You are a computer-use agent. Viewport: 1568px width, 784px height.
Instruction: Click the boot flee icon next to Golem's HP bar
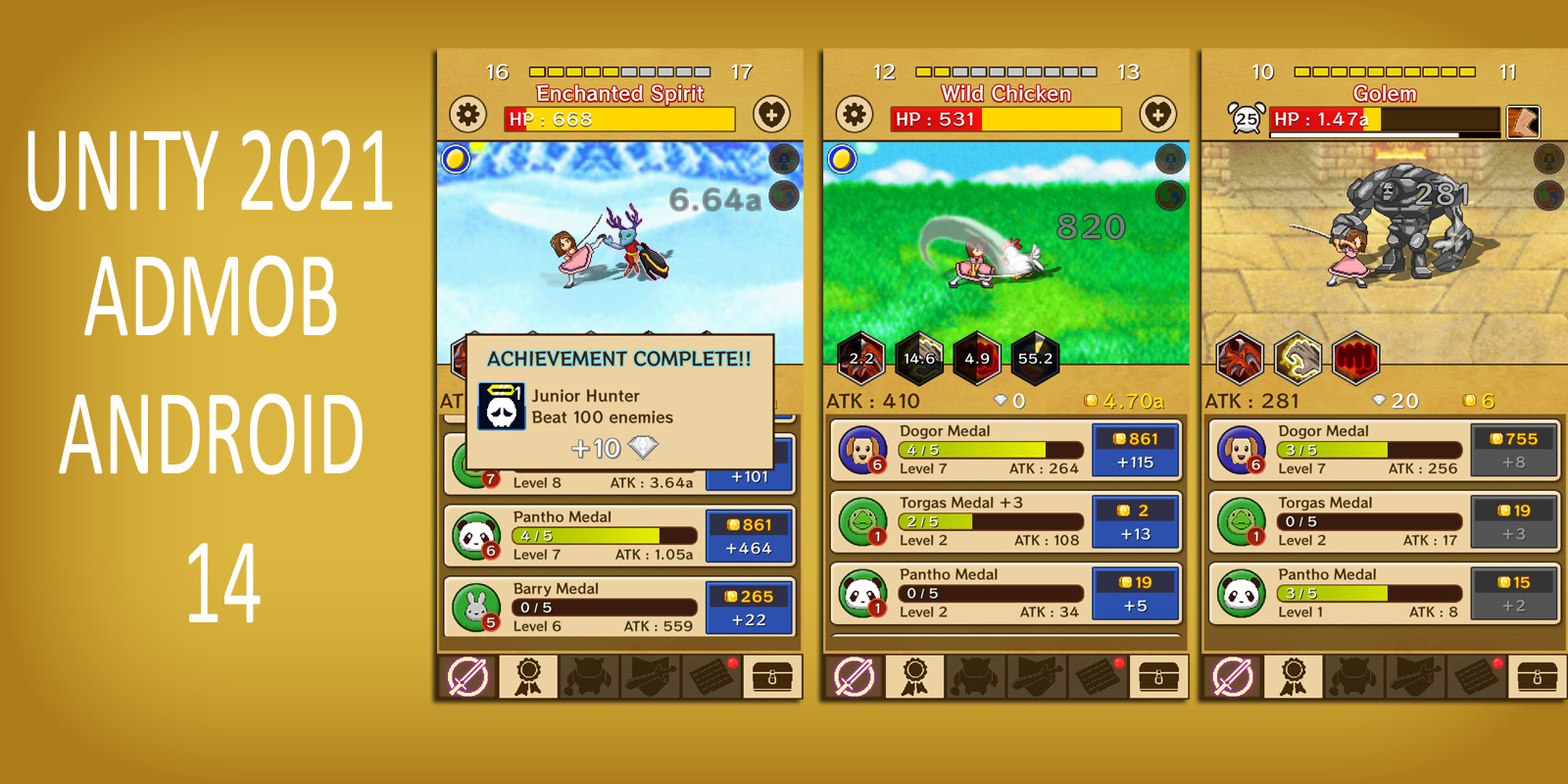[x=1525, y=123]
